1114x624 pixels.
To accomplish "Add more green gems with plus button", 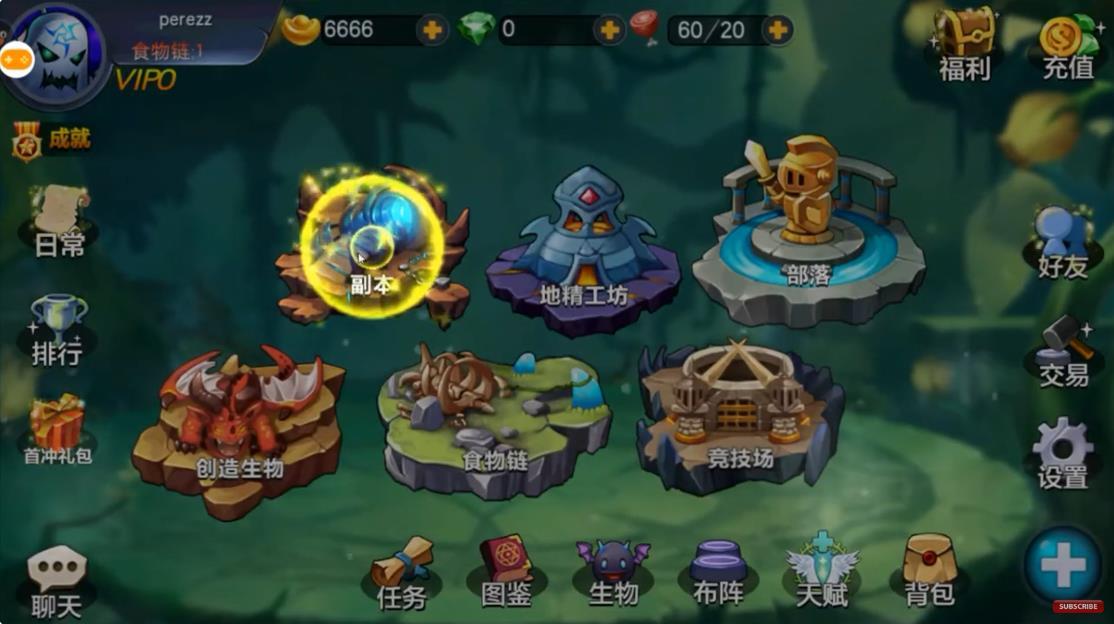I will (x=609, y=30).
